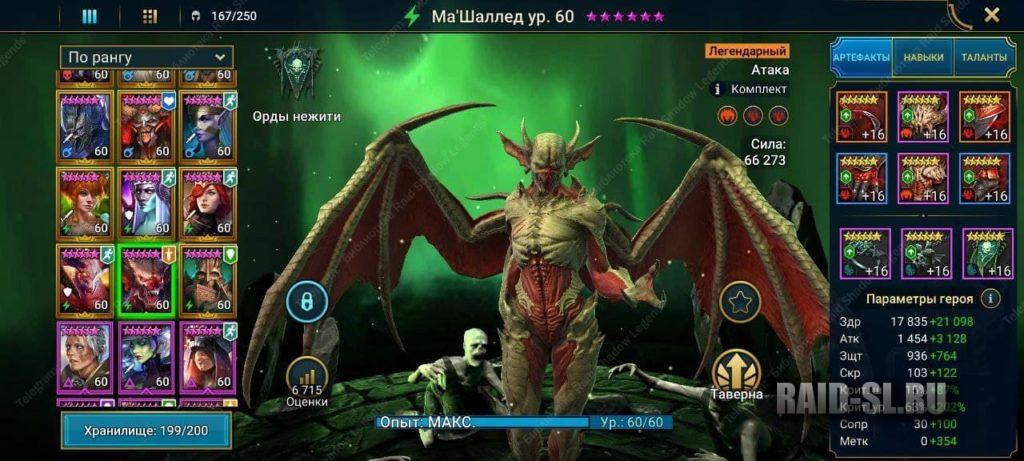Toggle the champion lock icon

point(307,301)
